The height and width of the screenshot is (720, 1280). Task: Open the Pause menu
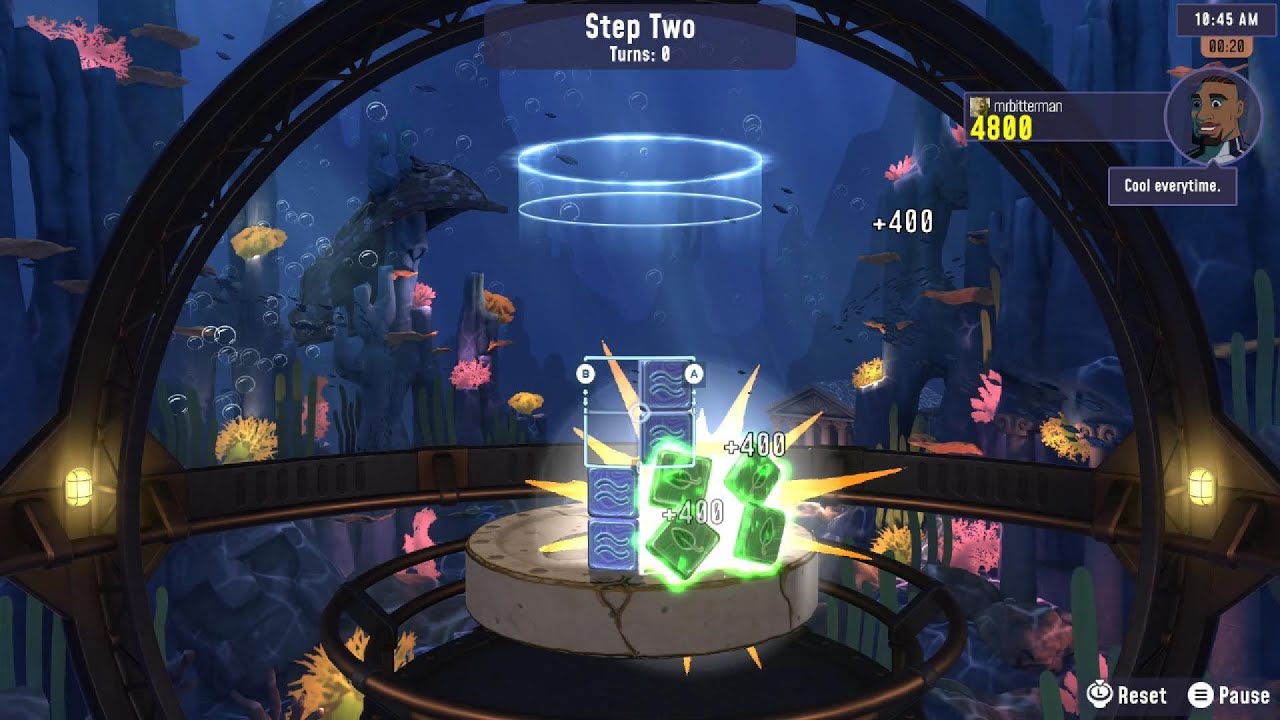1229,695
